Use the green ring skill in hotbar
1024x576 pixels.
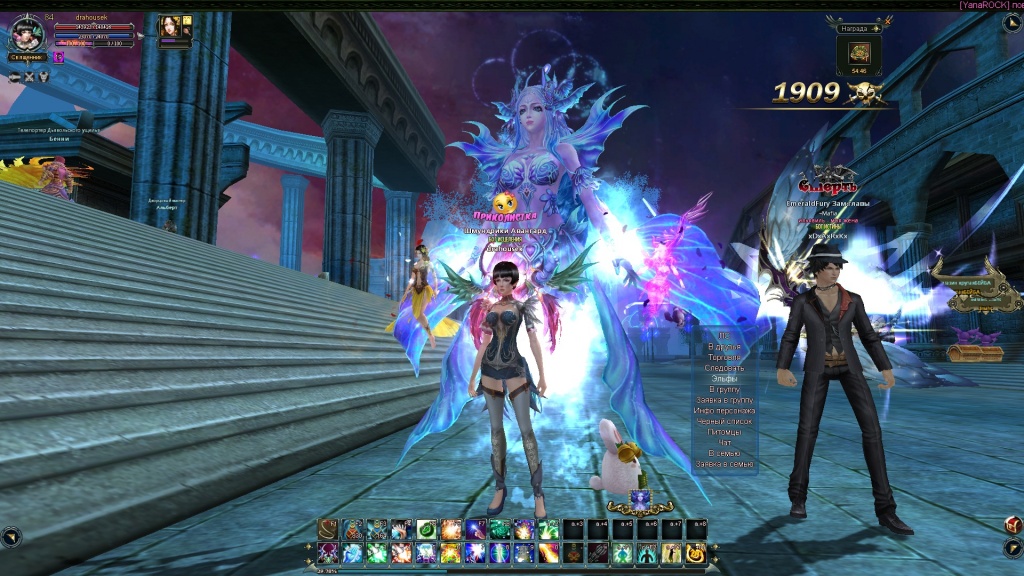click(x=425, y=529)
